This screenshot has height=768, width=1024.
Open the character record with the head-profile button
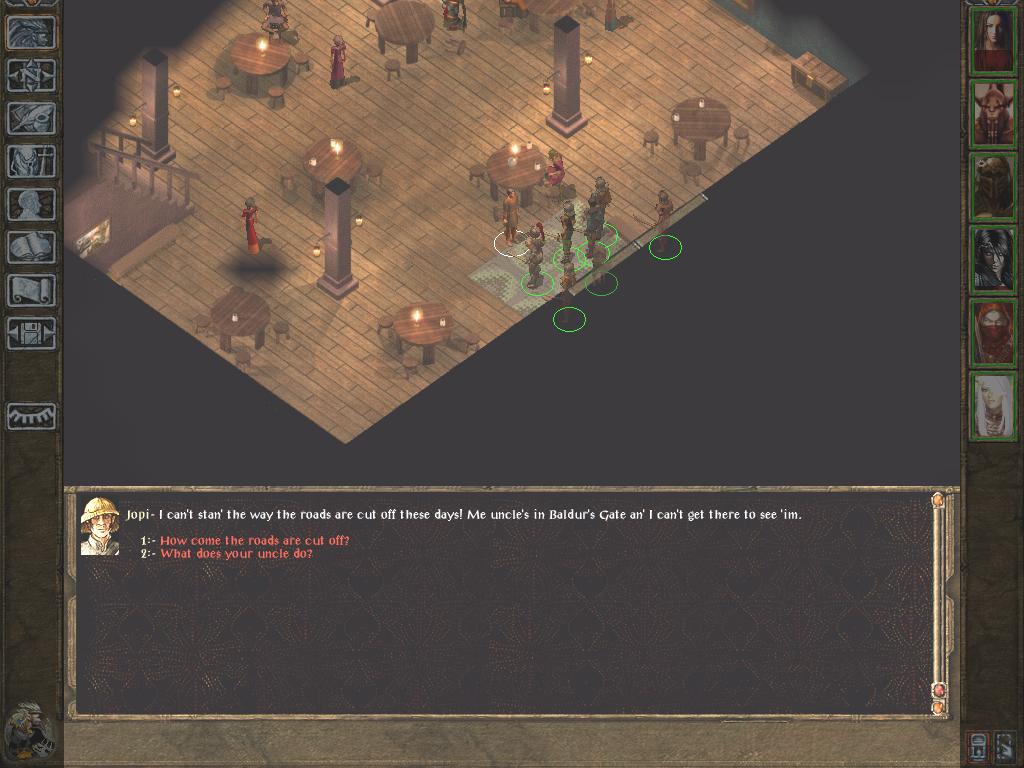point(31,204)
